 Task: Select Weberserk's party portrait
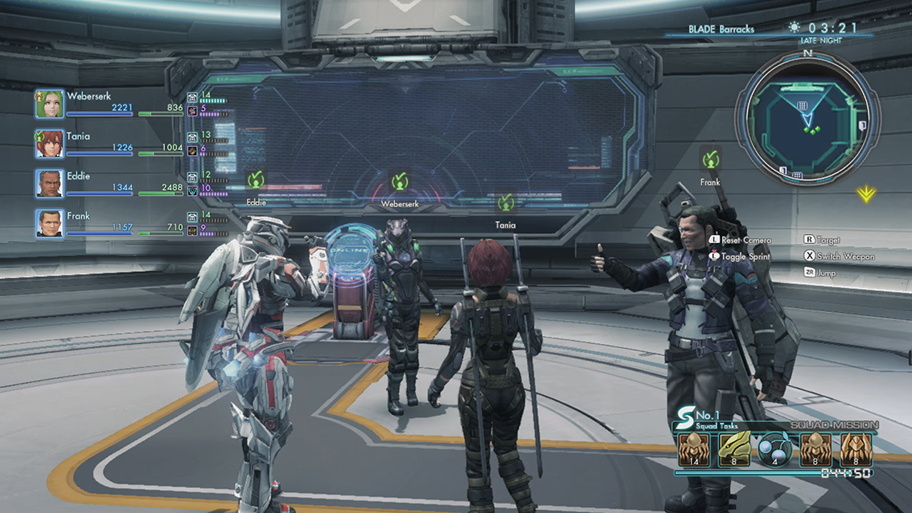(x=50, y=104)
